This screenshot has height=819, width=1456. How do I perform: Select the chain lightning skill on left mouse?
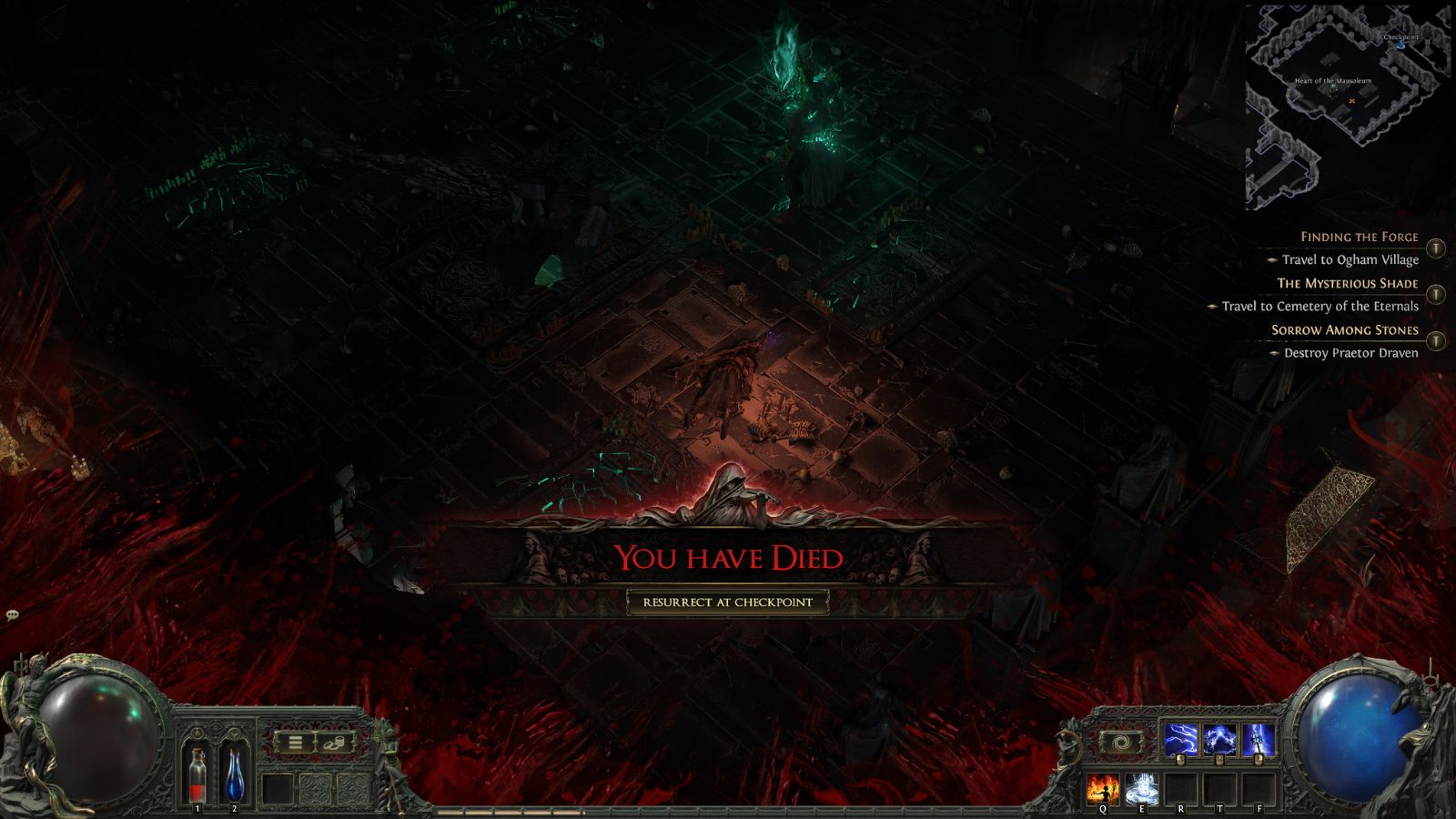click(1180, 739)
